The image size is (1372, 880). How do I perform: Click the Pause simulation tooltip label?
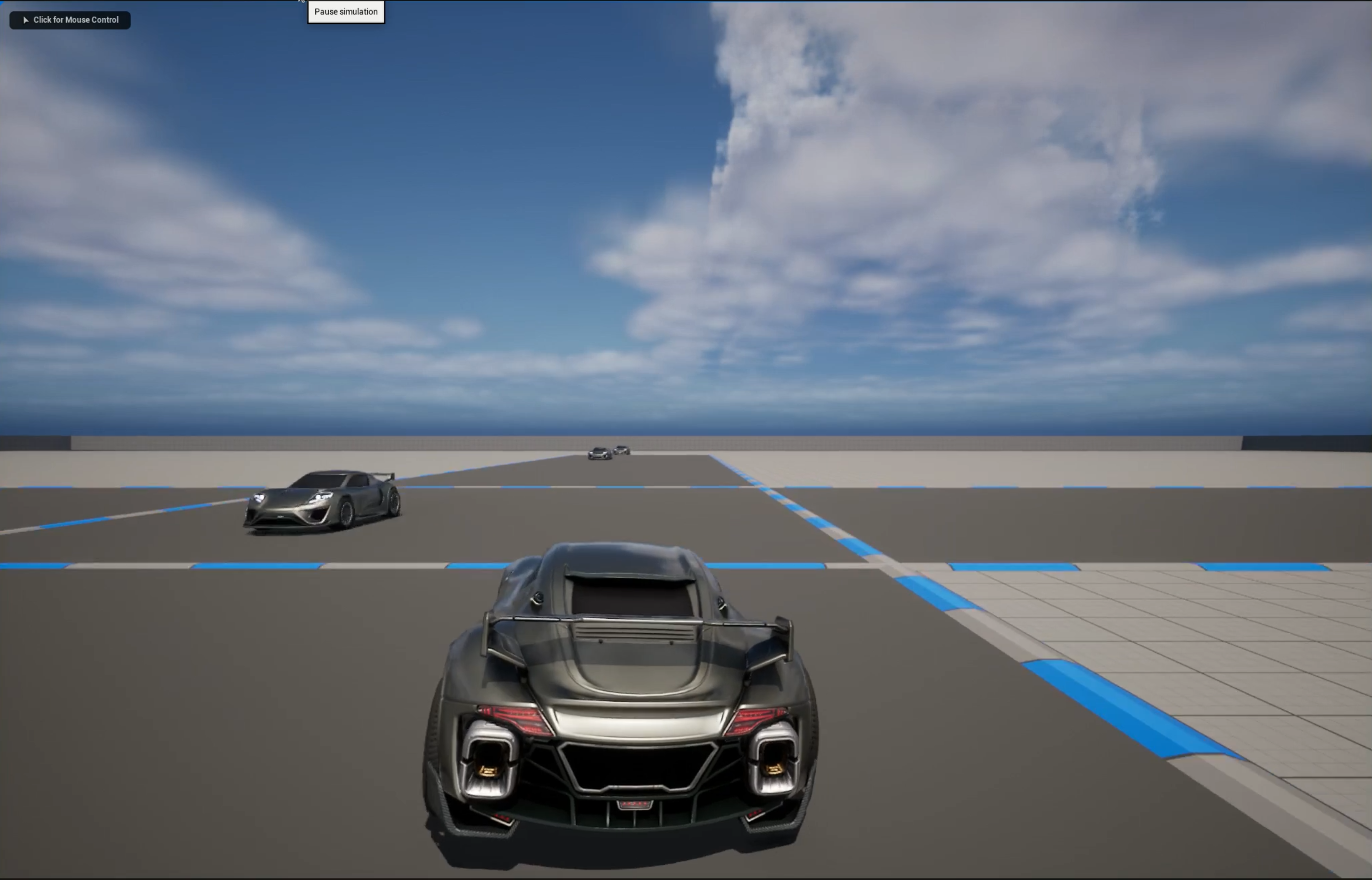click(345, 12)
